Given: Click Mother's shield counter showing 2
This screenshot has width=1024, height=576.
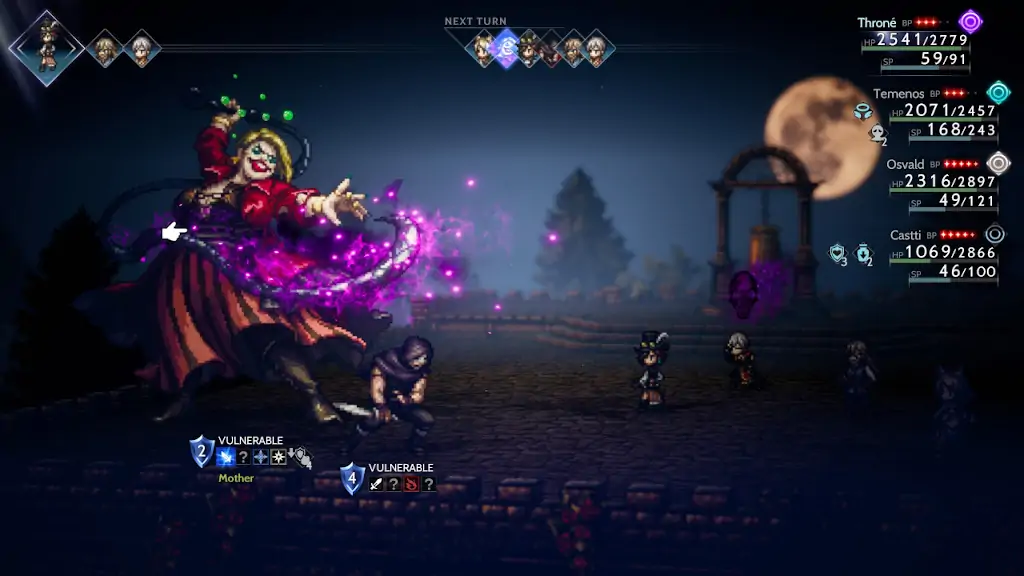Looking at the screenshot, I should (202, 451).
